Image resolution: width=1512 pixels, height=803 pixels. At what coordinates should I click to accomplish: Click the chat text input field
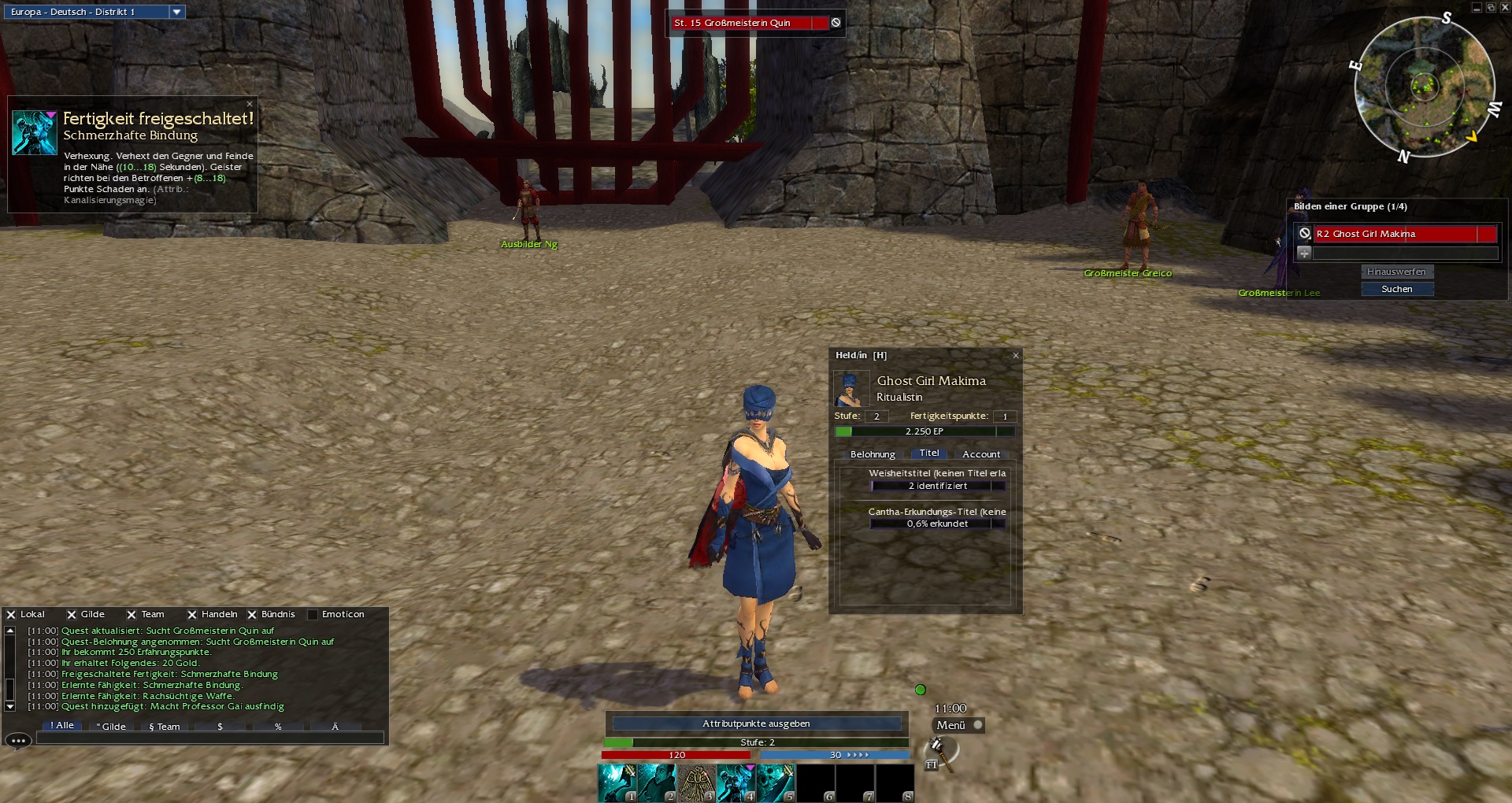(x=209, y=738)
